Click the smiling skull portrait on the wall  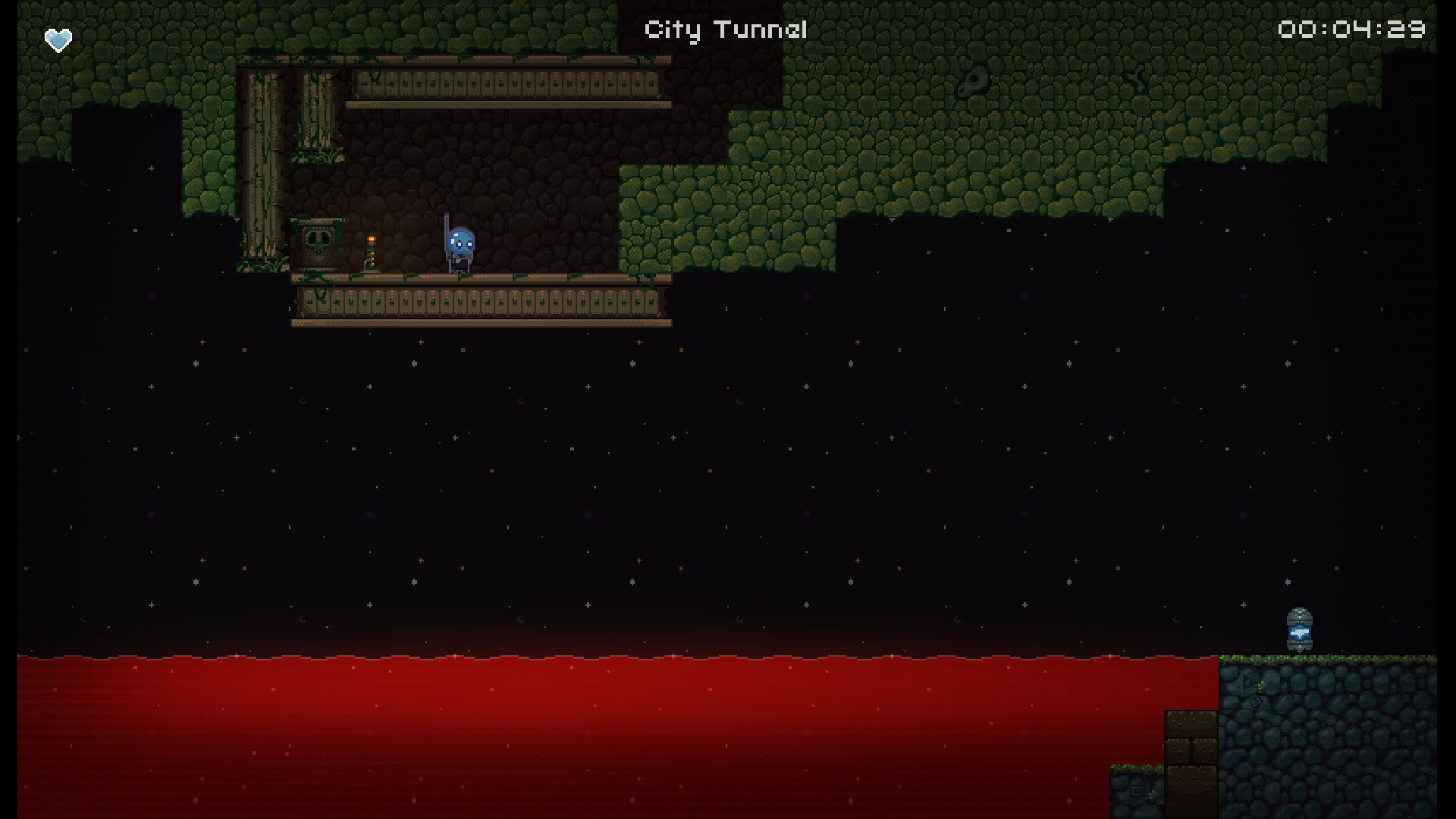point(318,243)
